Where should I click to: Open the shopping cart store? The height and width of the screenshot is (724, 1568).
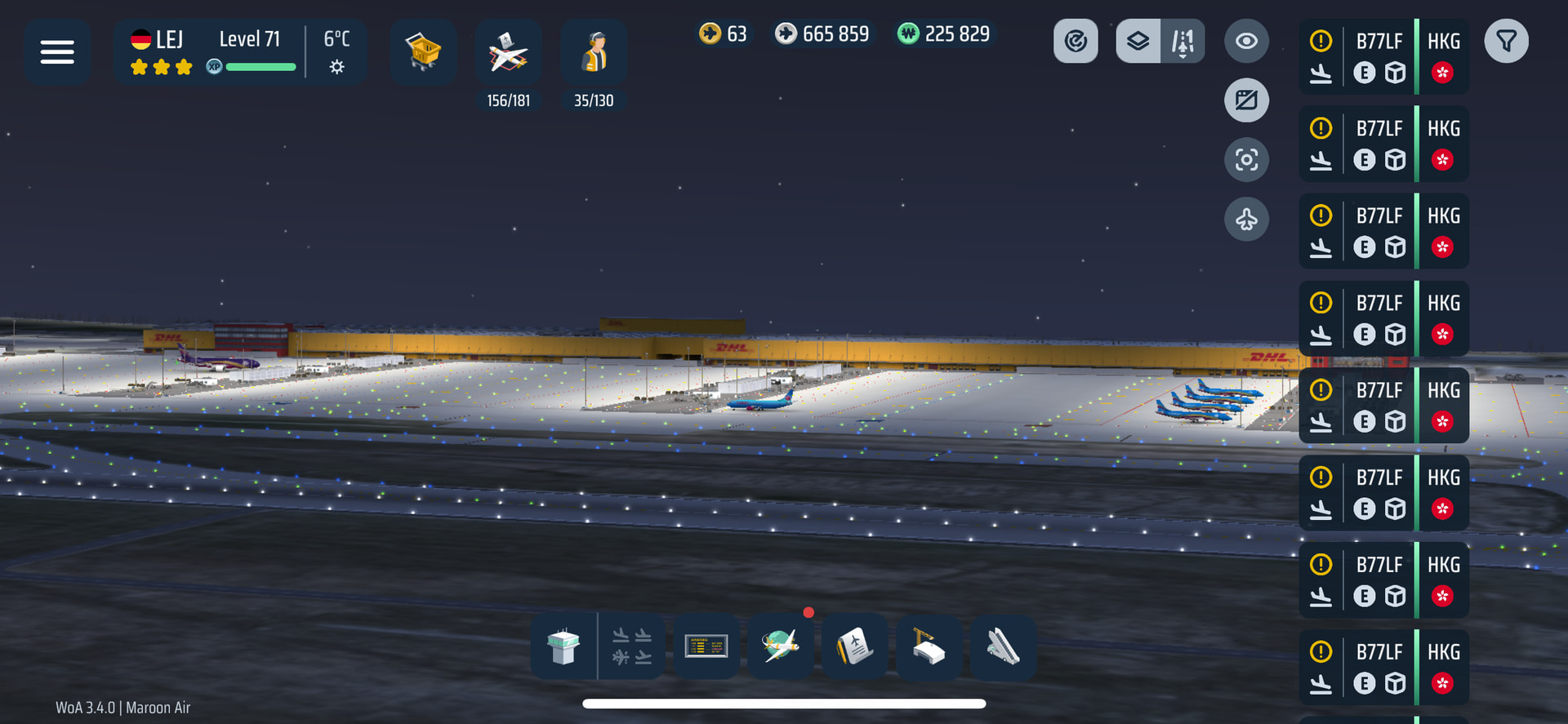click(x=423, y=52)
